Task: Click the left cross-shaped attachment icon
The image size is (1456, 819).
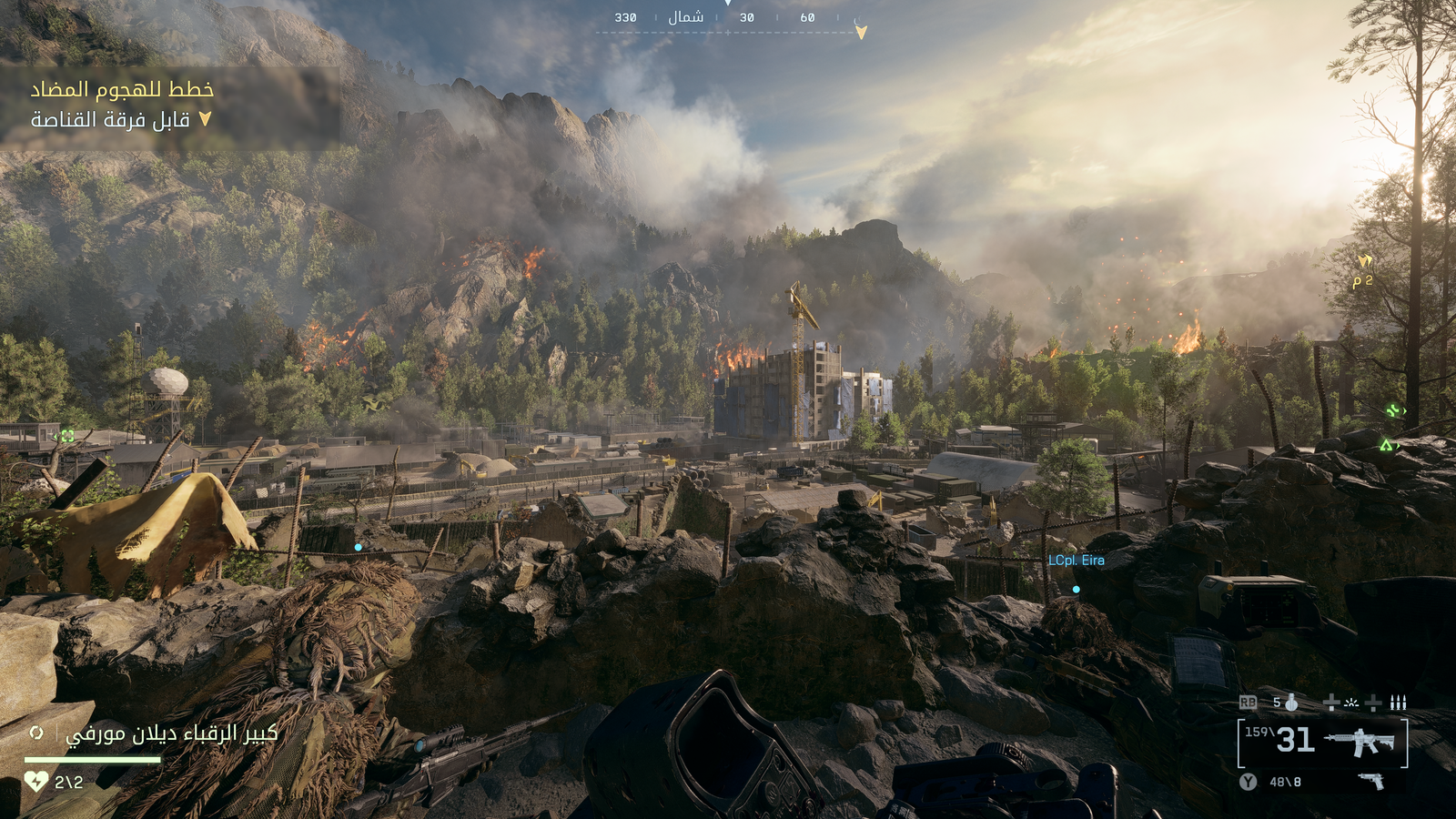Action: (x=1331, y=703)
